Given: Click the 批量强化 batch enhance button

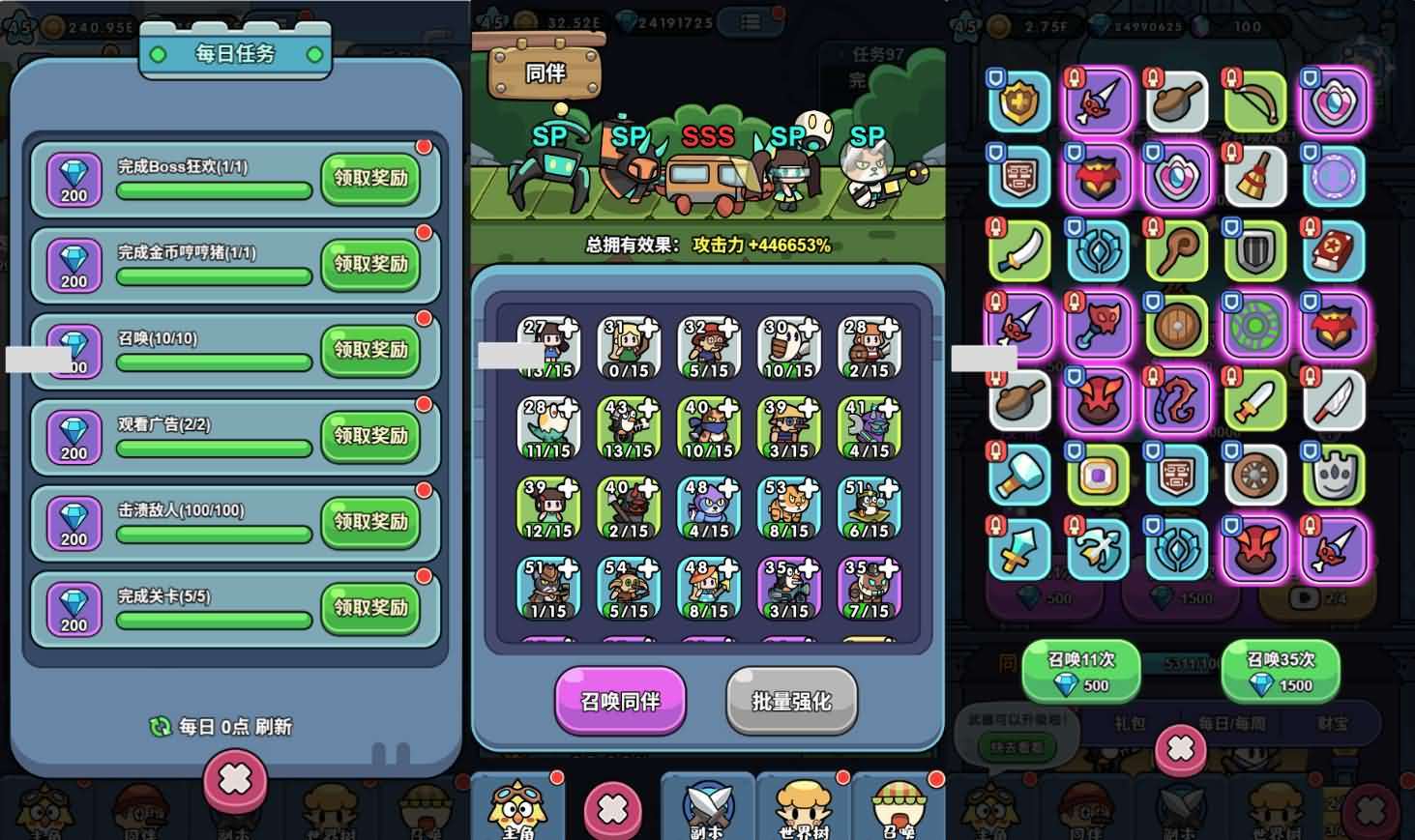Looking at the screenshot, I should pyautogui.click(x=791, y=702).
